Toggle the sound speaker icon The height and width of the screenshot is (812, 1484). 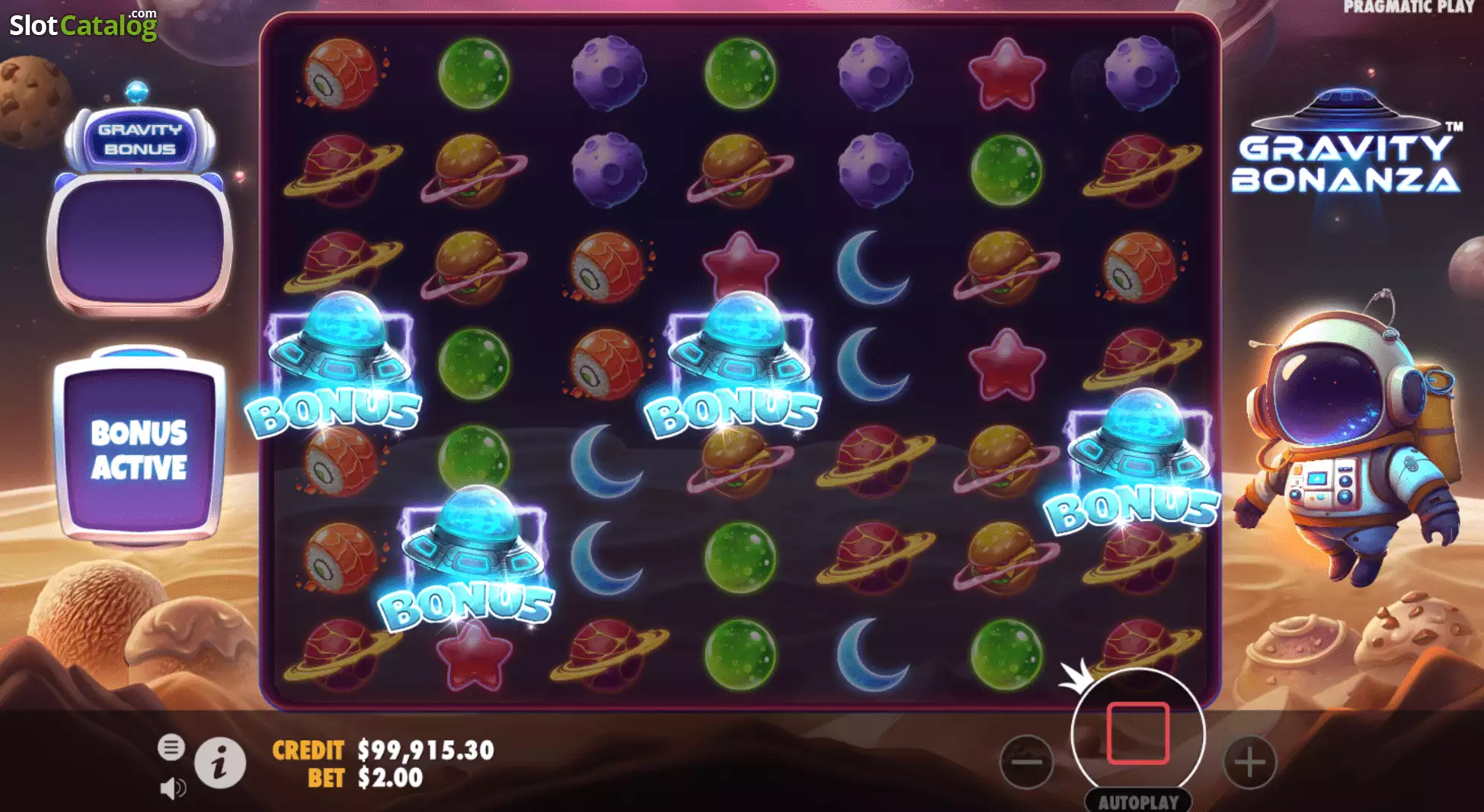[x=173, y=788]
